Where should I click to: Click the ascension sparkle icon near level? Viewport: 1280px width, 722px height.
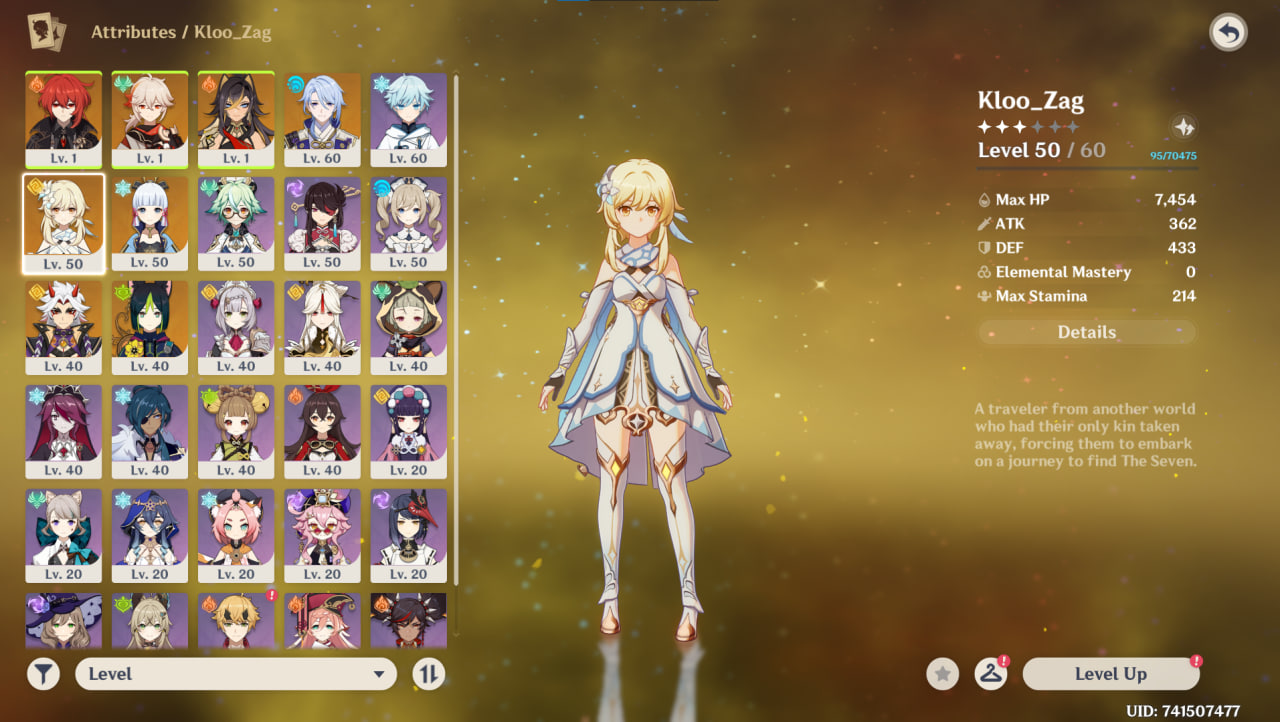click(x=1183, y=127)
